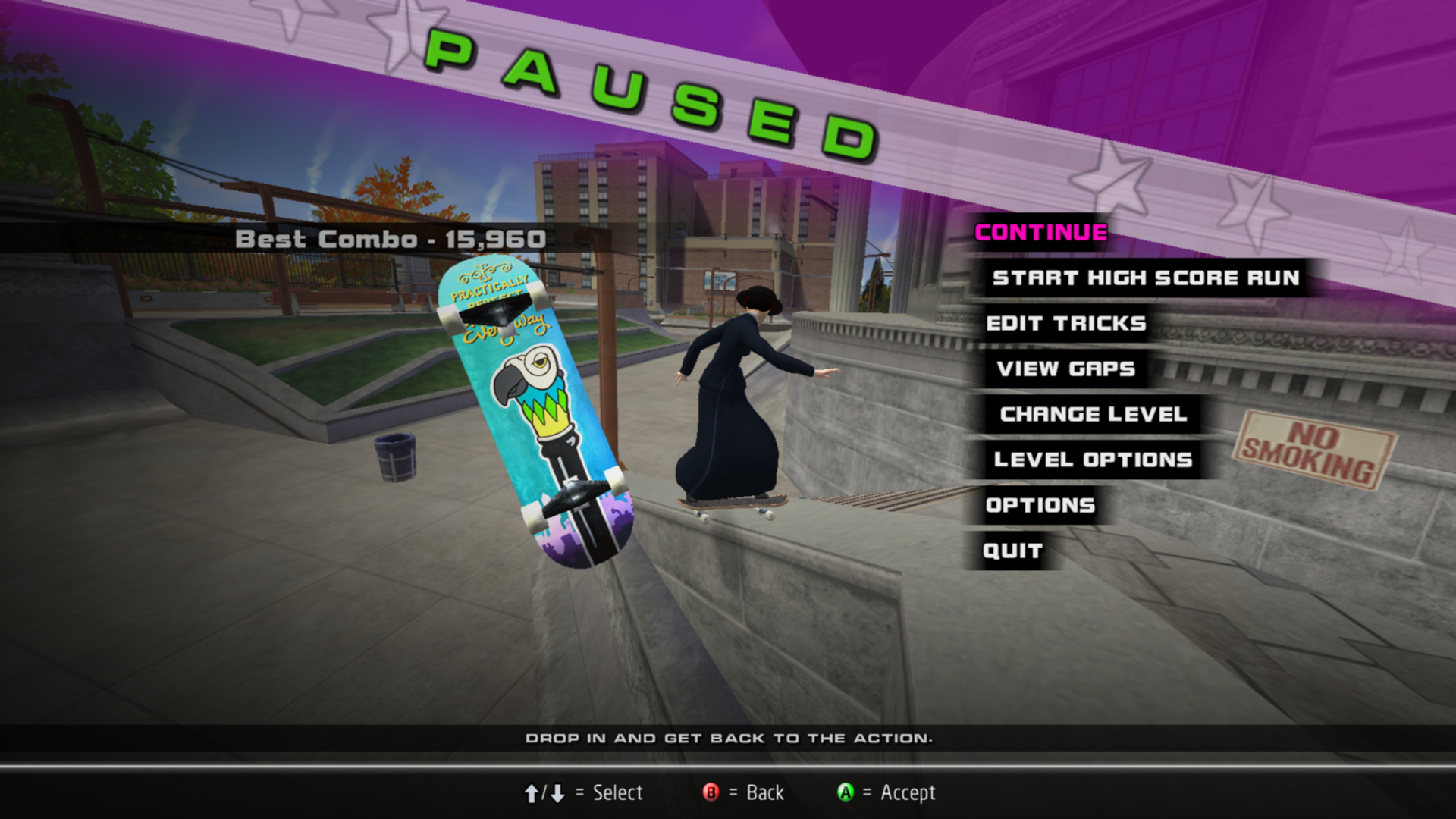The width and height of the screenshot is (1456, 819).
Task: Open the Options menu
Action: [x=1040, y=506]
